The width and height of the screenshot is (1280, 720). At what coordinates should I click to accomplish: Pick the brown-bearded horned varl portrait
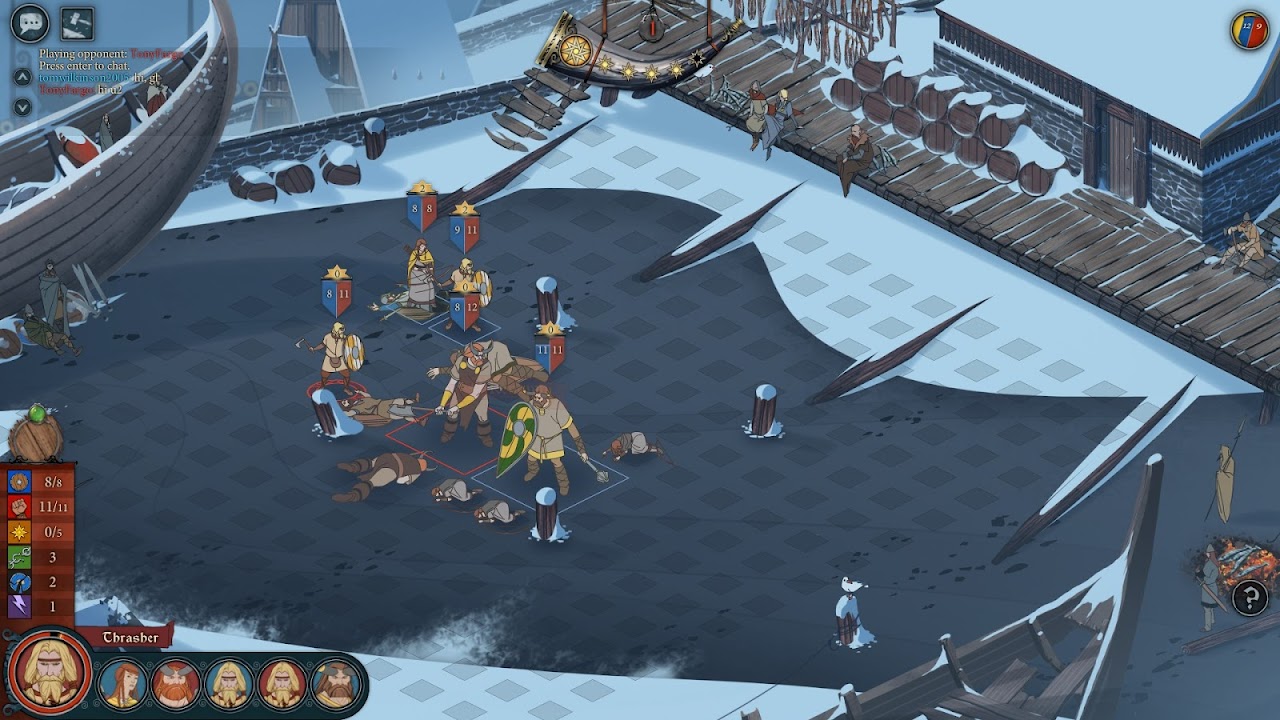click(336, 683)
